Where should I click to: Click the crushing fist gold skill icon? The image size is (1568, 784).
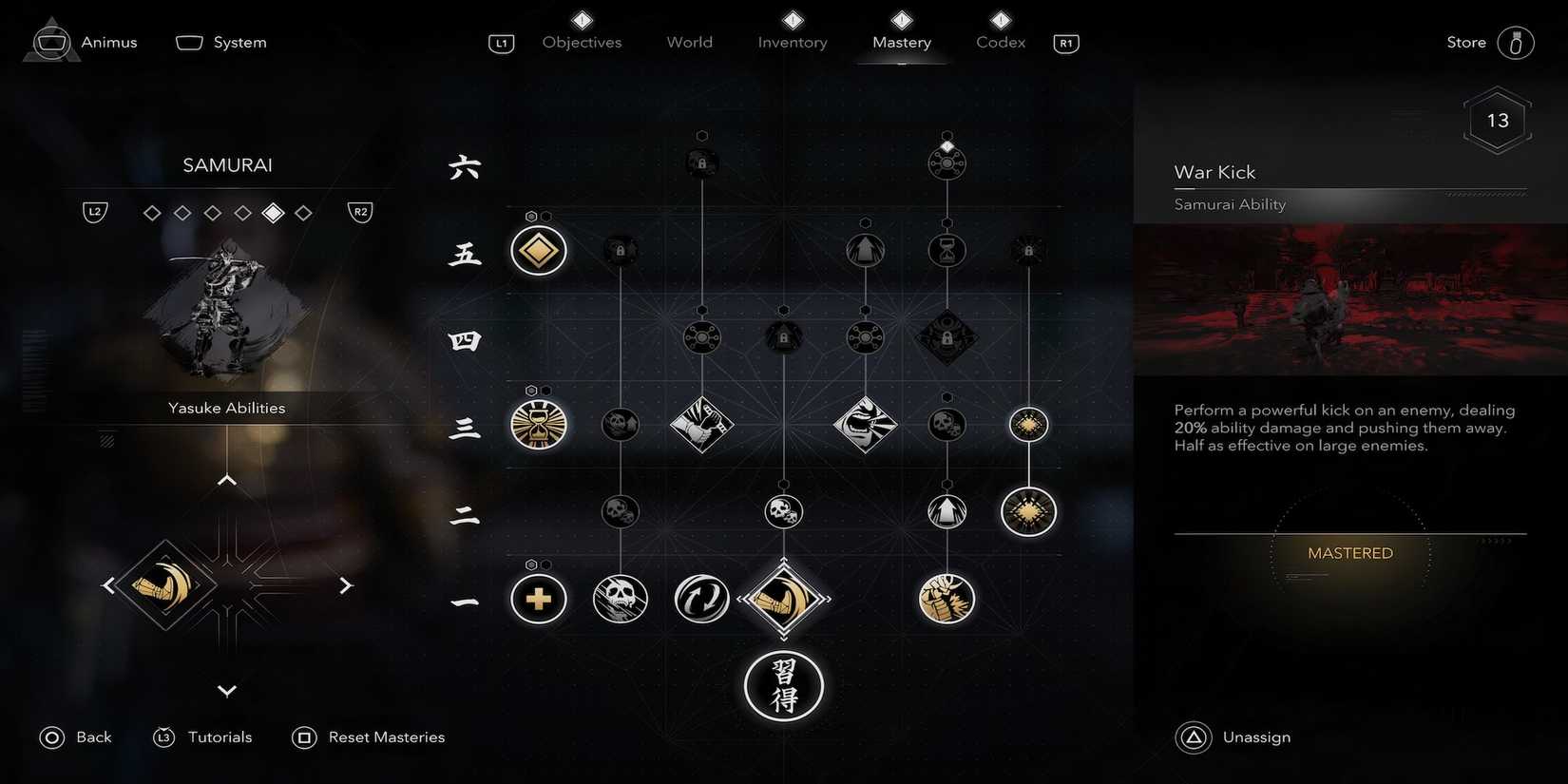pyautogui.click(x=946, y=599)
